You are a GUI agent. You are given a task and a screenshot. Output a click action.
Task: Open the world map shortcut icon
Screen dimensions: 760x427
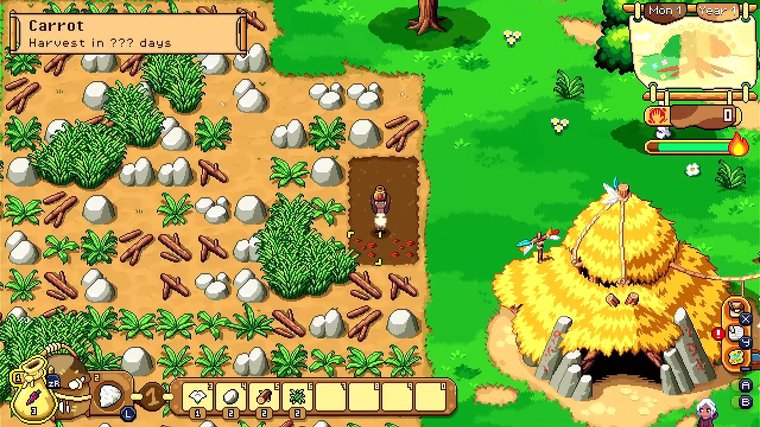point(735,356)
